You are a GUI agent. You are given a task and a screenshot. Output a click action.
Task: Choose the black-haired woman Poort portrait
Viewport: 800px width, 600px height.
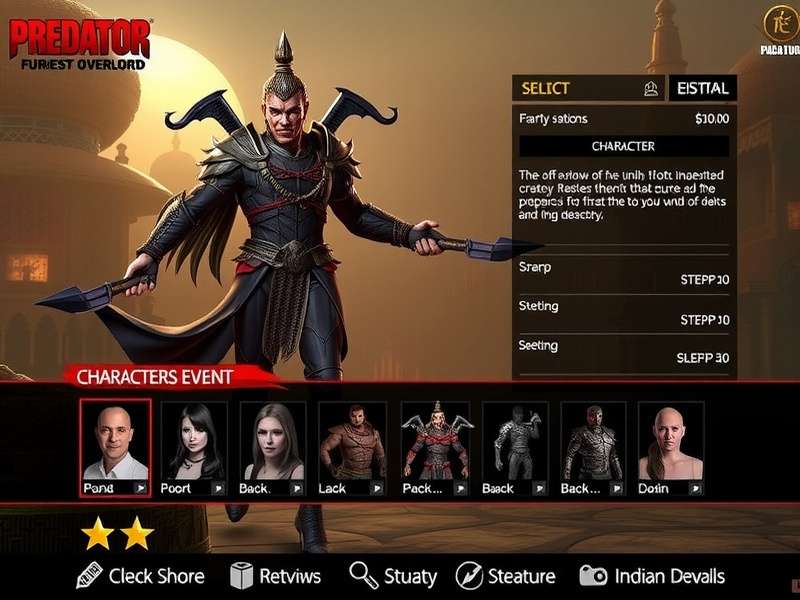[194, 447]
